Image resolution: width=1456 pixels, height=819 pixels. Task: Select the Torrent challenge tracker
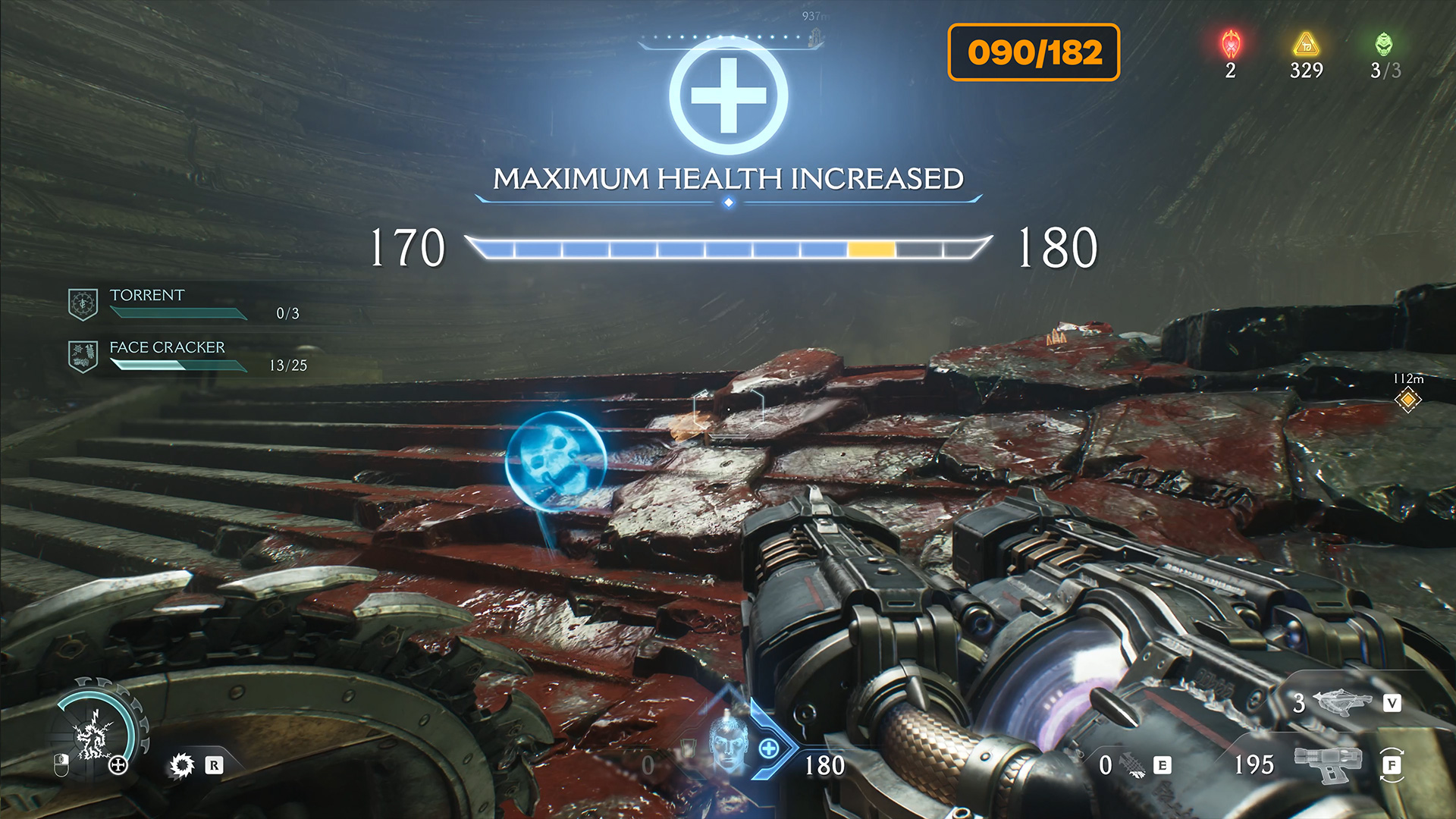pos(147,296)
